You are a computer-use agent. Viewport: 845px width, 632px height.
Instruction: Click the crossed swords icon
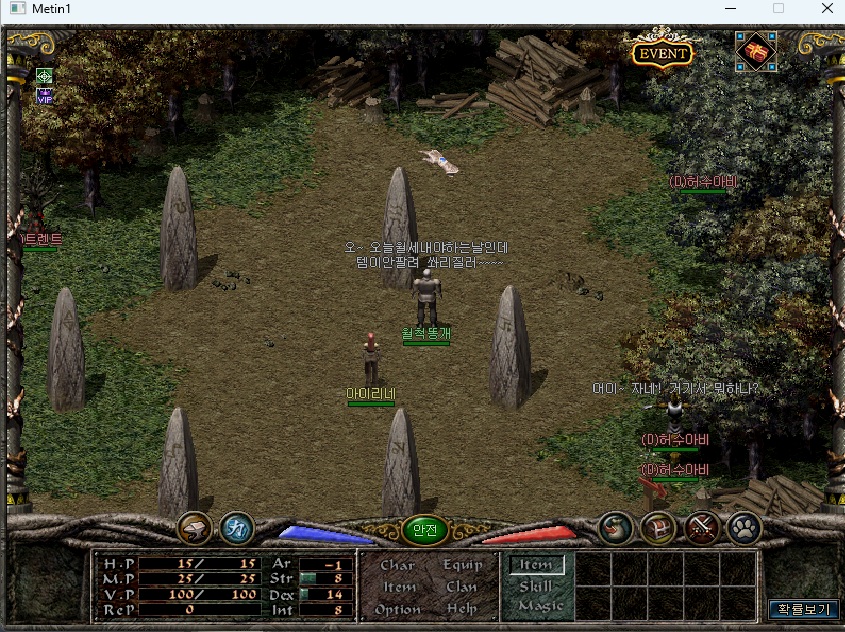(702, 529)
